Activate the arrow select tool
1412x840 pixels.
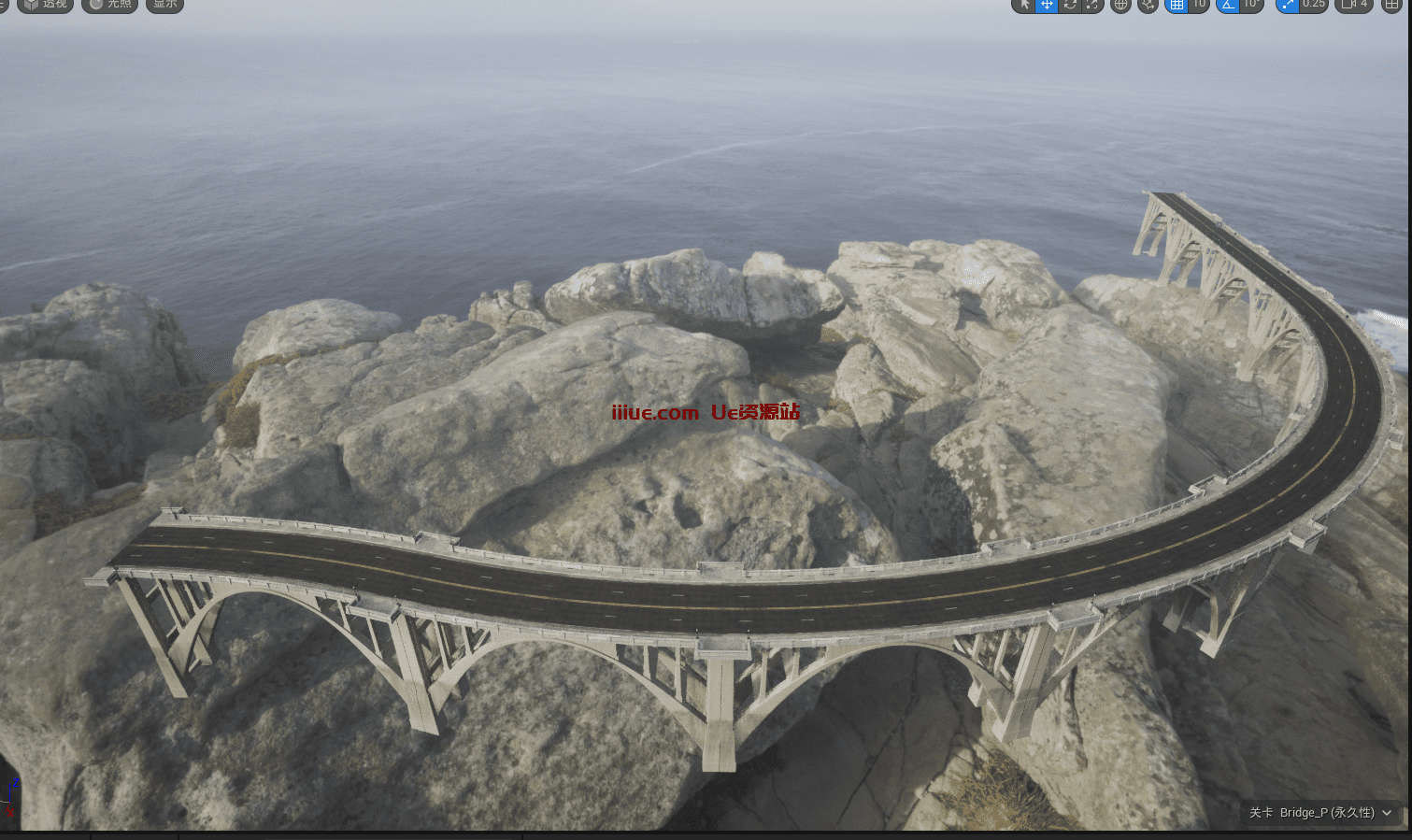pyautogui.click(x=1024, y=5)
